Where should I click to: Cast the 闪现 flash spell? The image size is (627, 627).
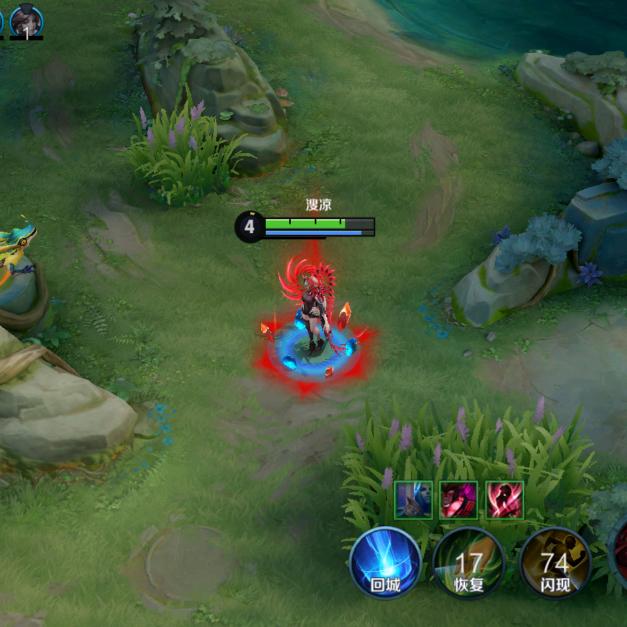point(554,562)
